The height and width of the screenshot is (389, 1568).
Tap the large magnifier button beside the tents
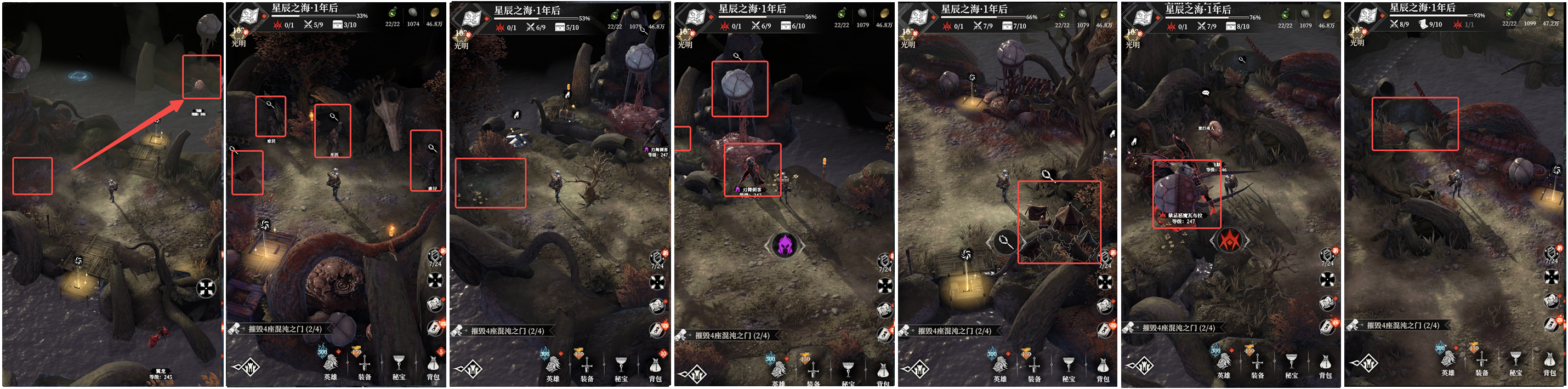pos(1005,242)
